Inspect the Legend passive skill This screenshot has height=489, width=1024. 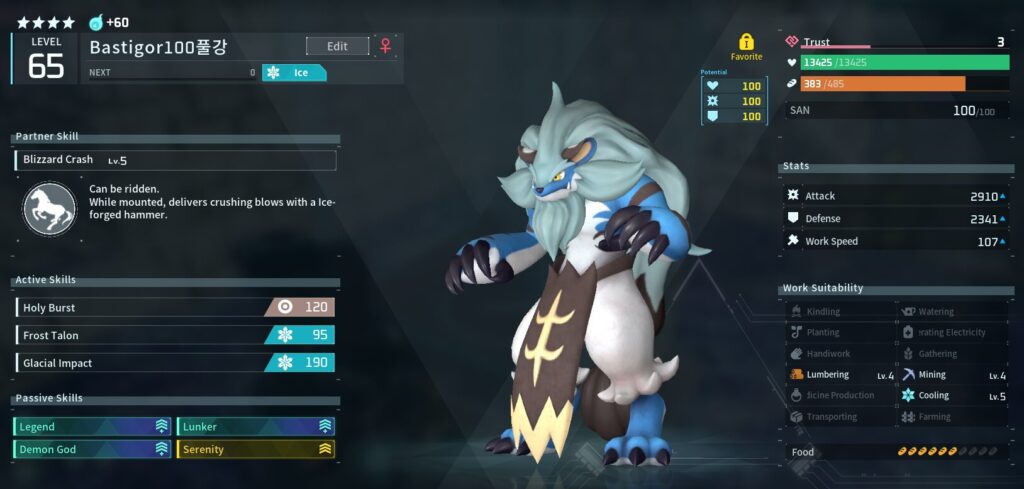click(93, 426)
